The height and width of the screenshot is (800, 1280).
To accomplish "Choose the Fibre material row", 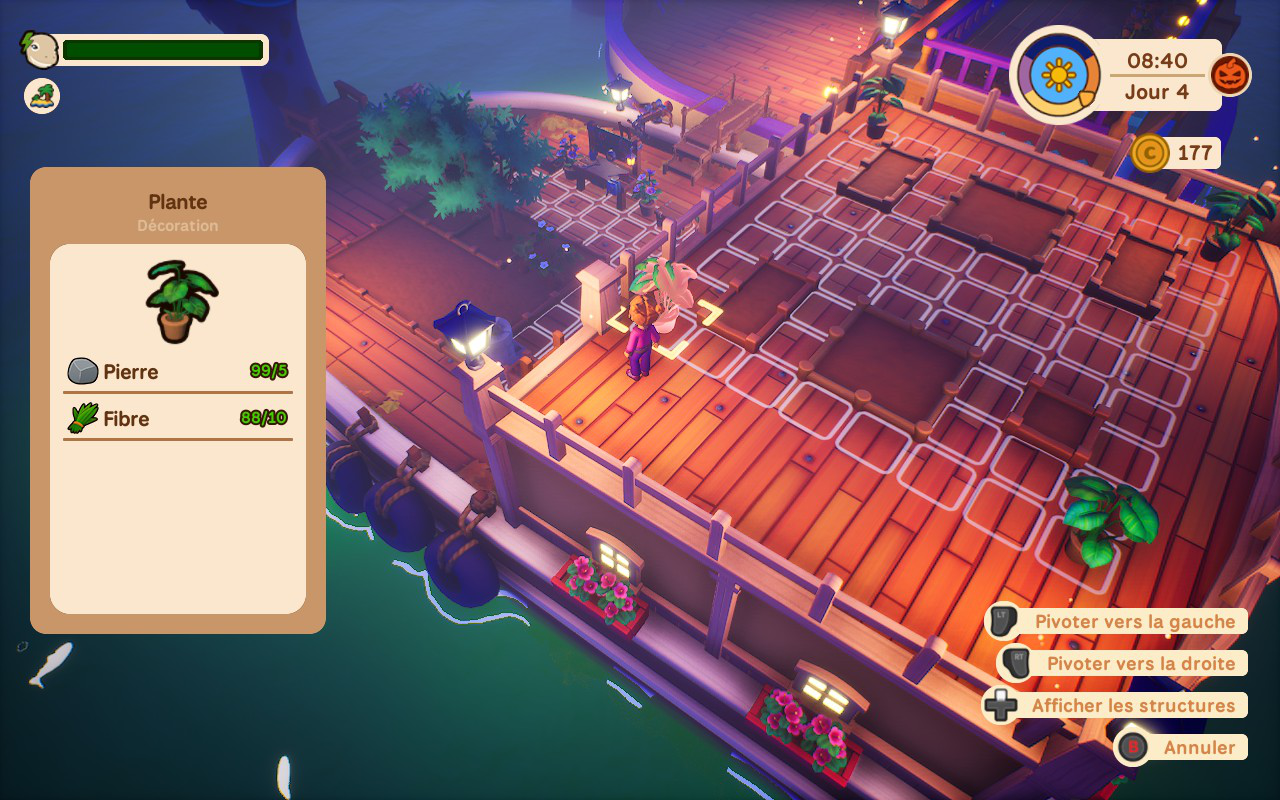I will pos(178,418).
